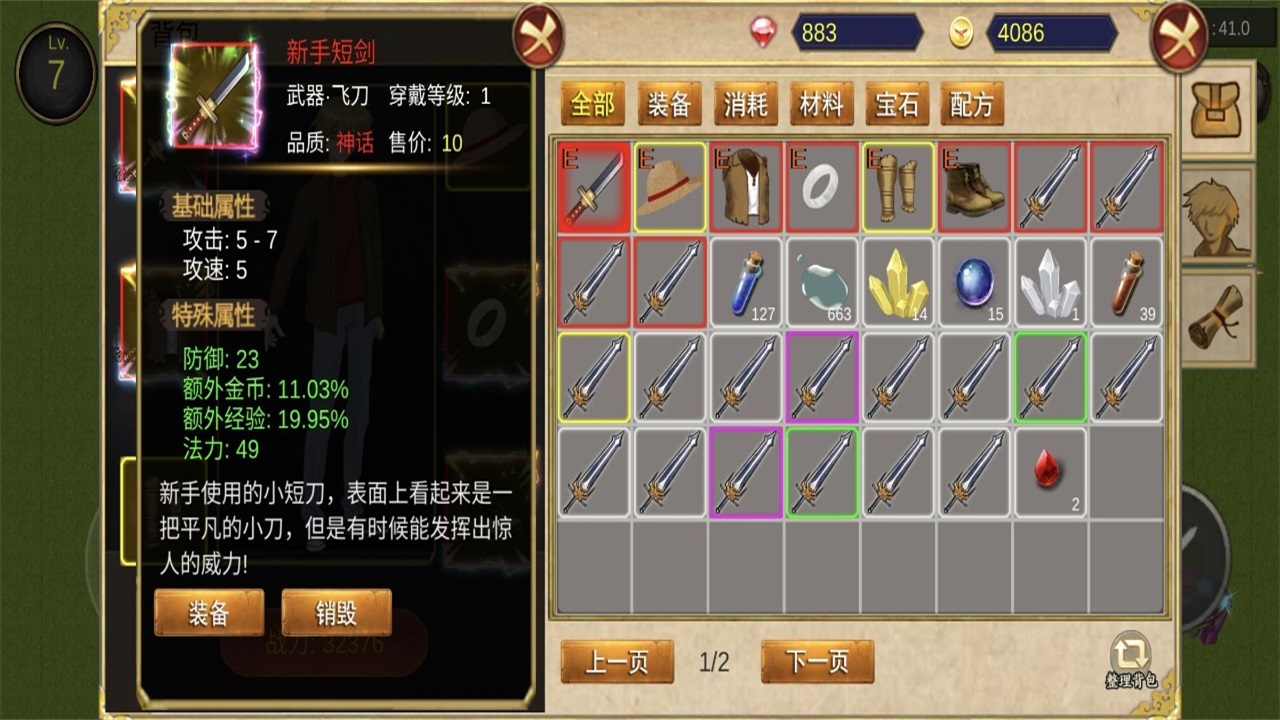Select the yellow crystal cluster slot

pos(898,283)
